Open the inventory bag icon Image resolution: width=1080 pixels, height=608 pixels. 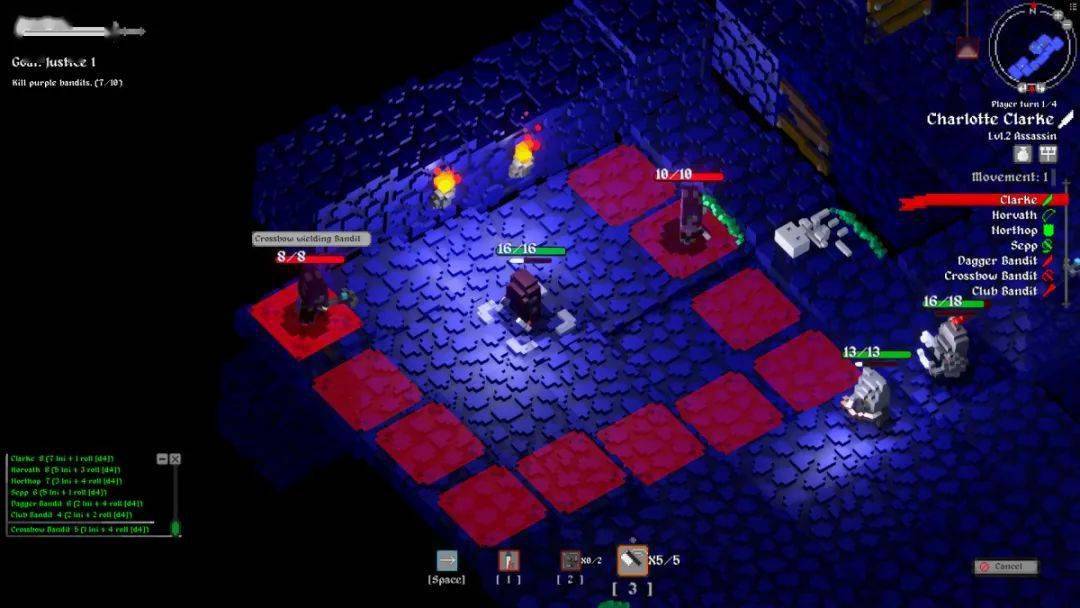coord(1023,153)
